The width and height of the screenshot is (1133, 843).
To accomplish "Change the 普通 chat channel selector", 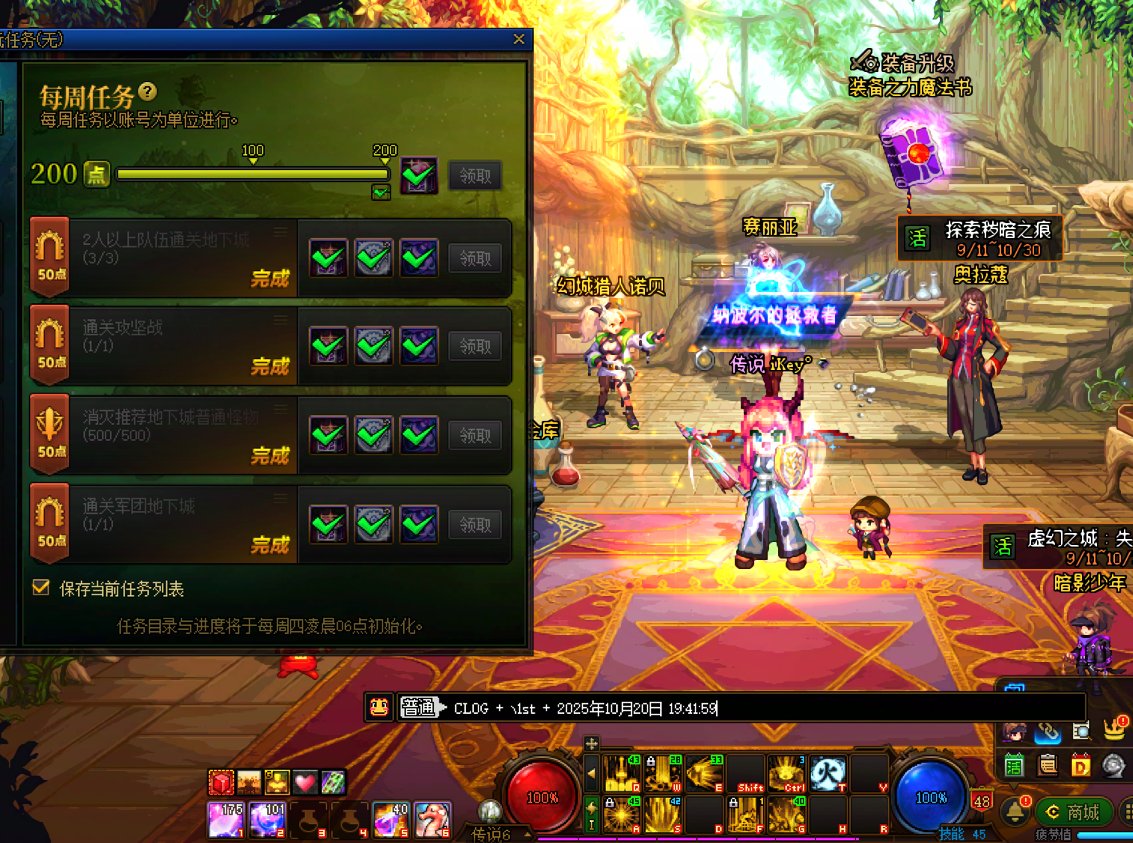I will [x=420, y=708].
